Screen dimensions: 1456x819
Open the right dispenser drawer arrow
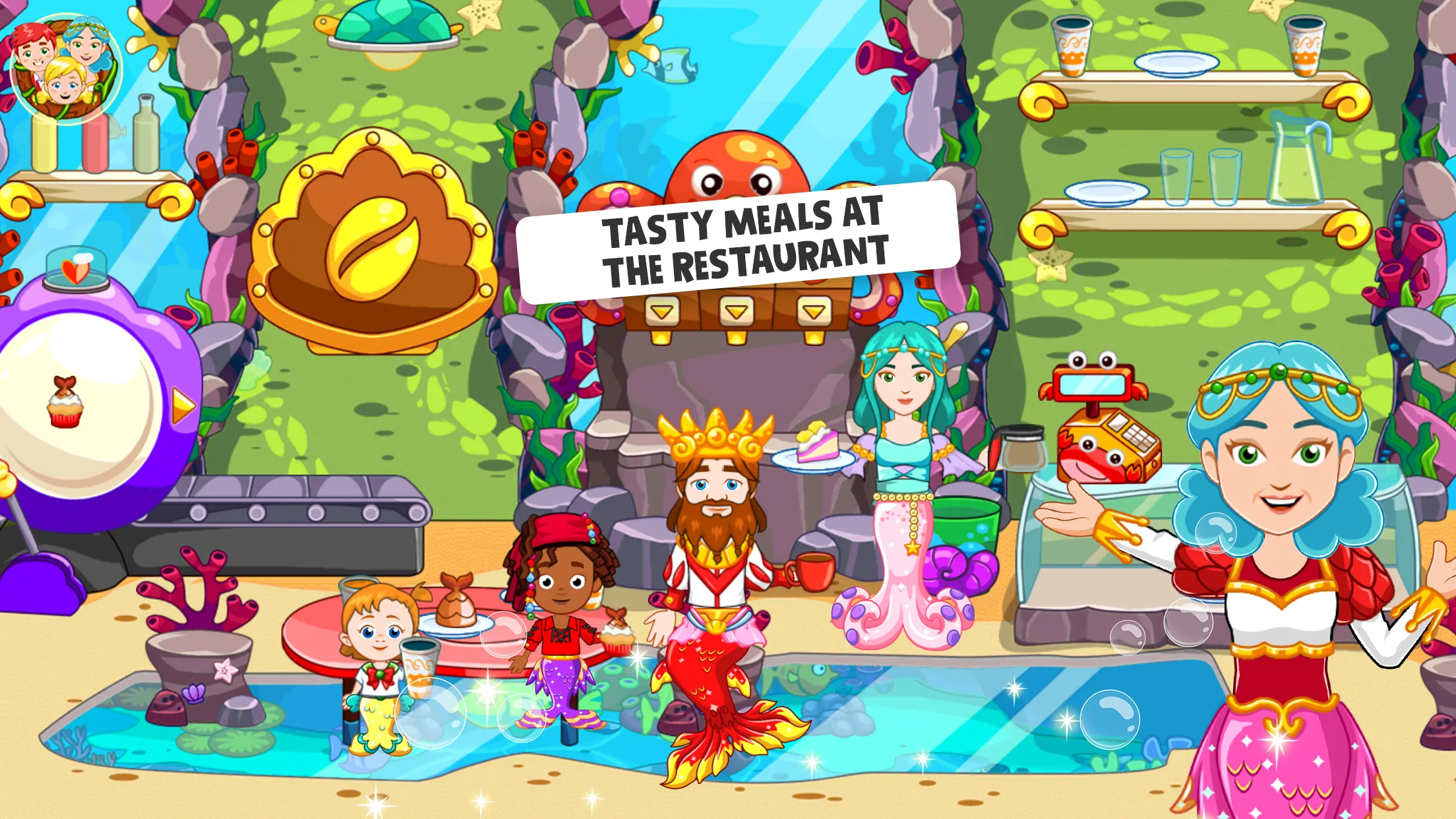pos(814,313)
